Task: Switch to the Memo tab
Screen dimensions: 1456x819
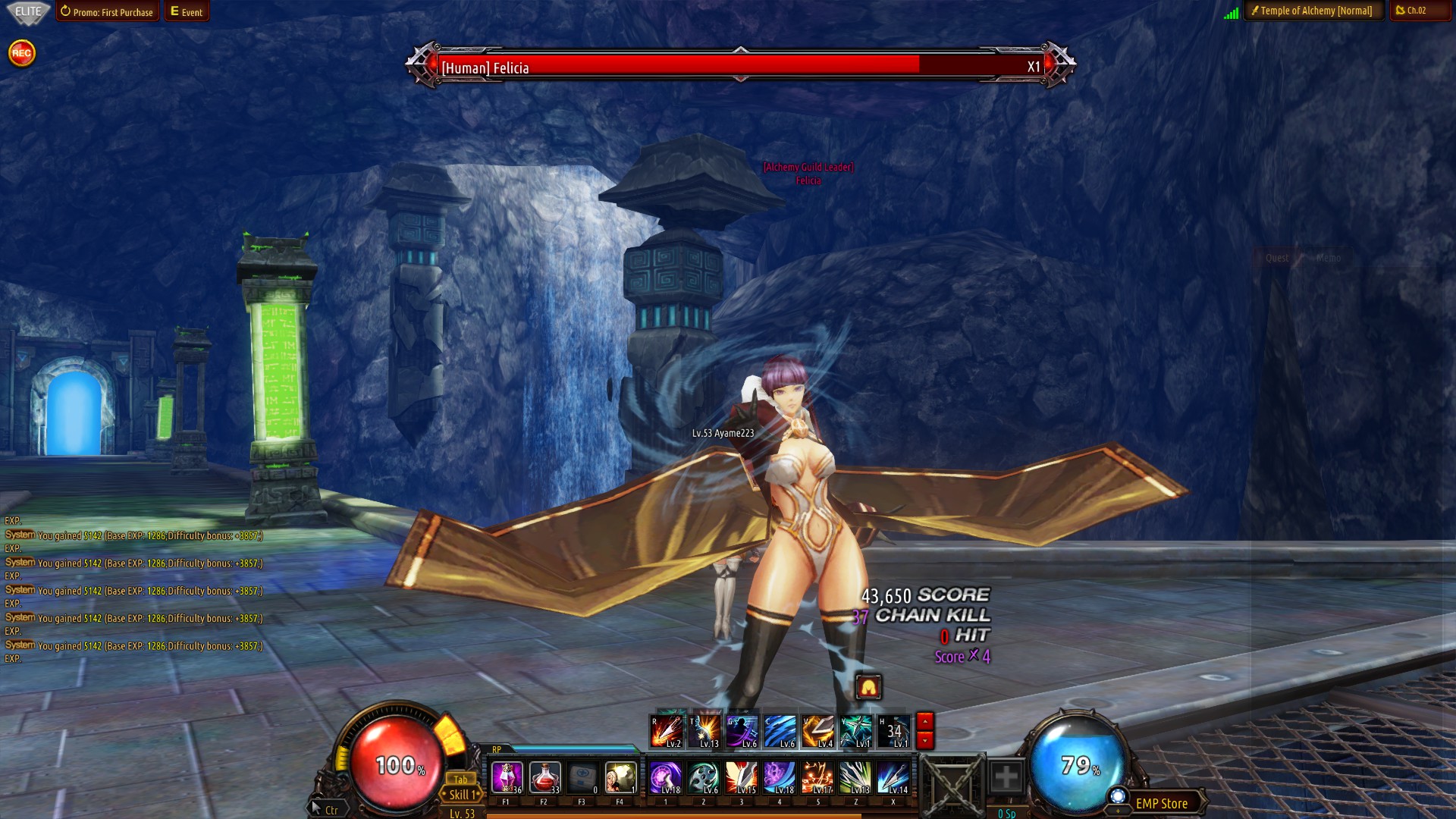Action: coord(1328,258)
